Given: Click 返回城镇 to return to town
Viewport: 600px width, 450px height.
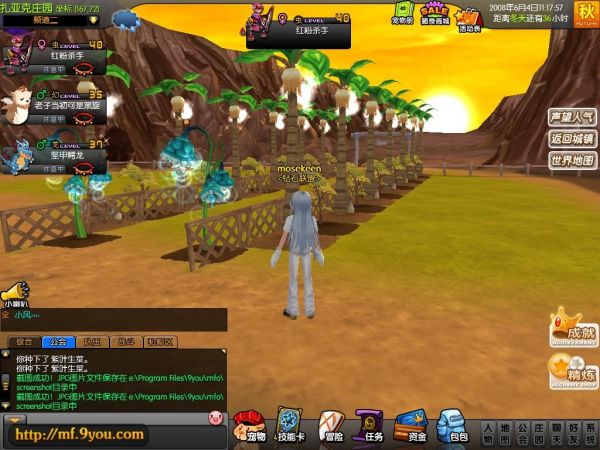Looking at the screenshot, I should coord(572,139).
